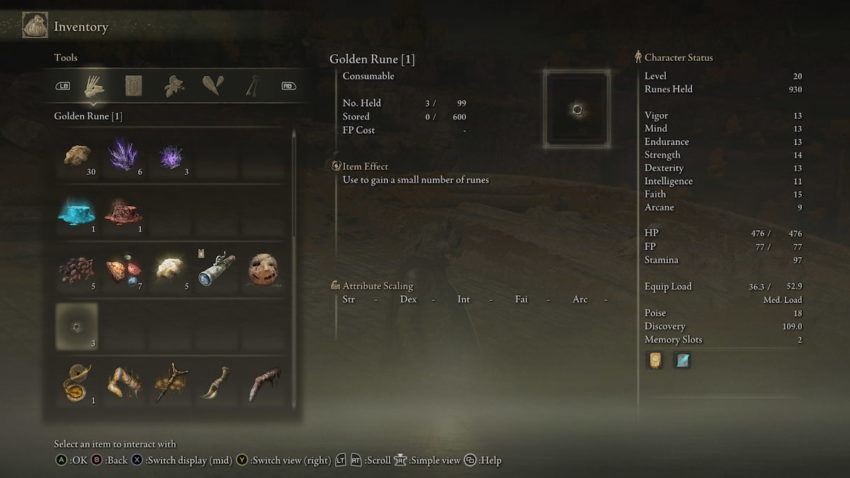The height and width of the screenshot is (478, 850).
Task: Select the colorful gem pouch item
Action: click(123, 268)
